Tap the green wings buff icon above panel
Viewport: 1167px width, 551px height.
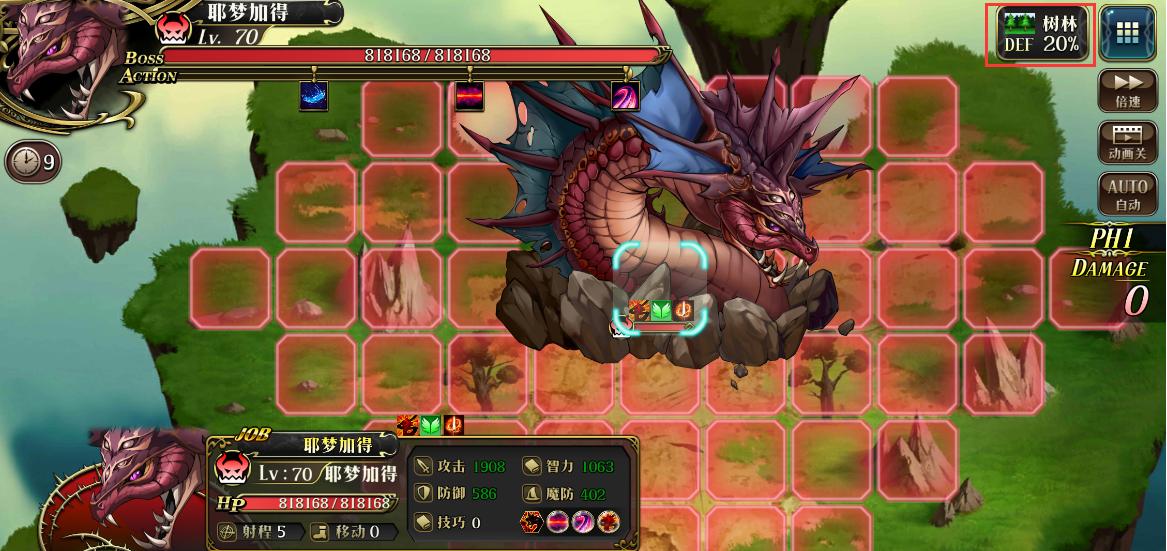[430, 425]
